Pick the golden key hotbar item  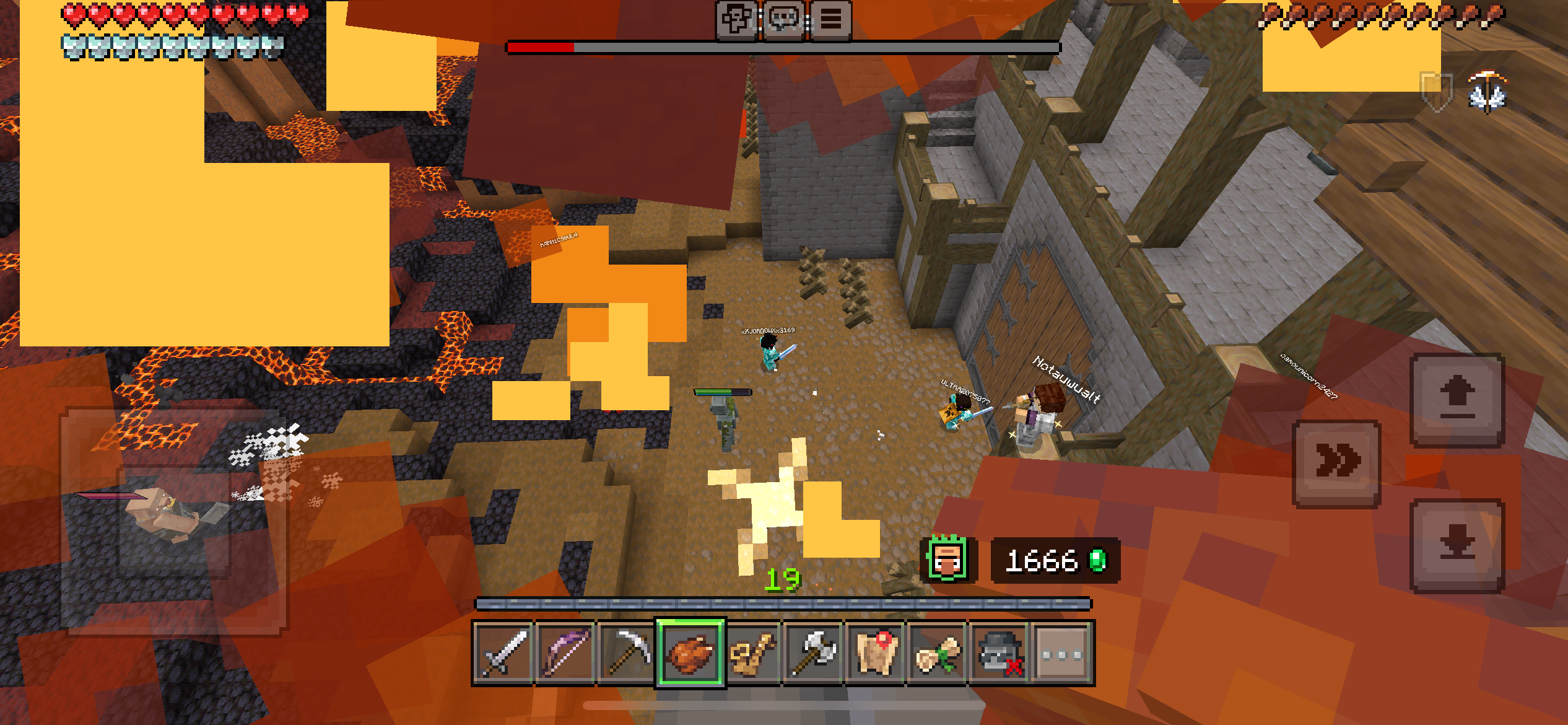click(752, 652)
